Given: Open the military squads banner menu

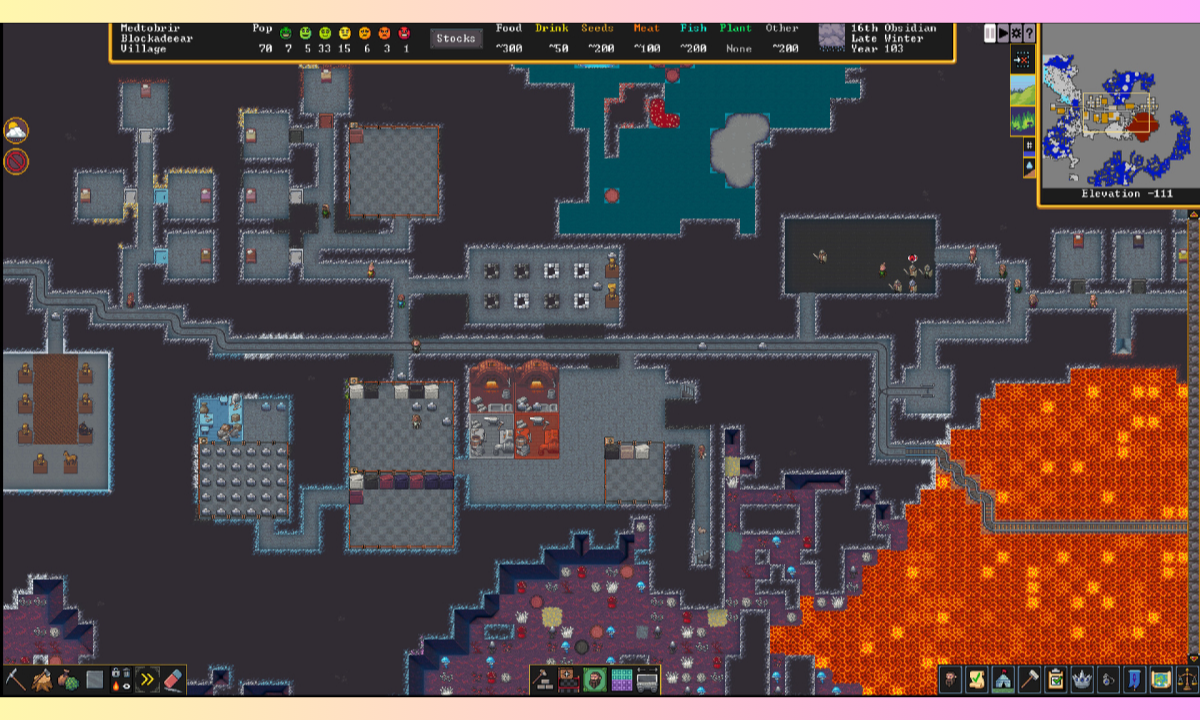Looking at the screenshot, I should [x=1134, y=680].
